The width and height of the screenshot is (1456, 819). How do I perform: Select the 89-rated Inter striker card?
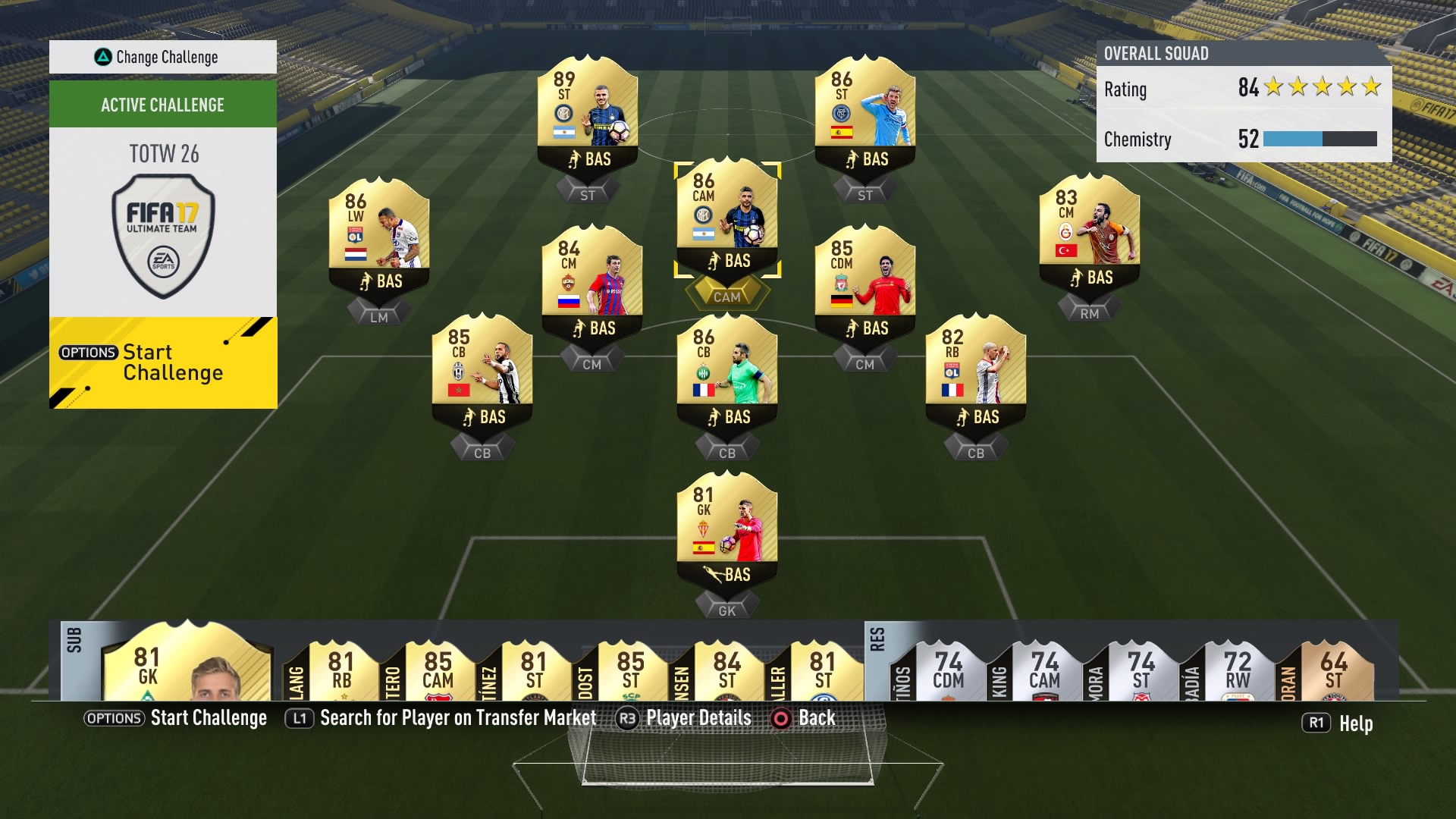(x=588, y=110)
